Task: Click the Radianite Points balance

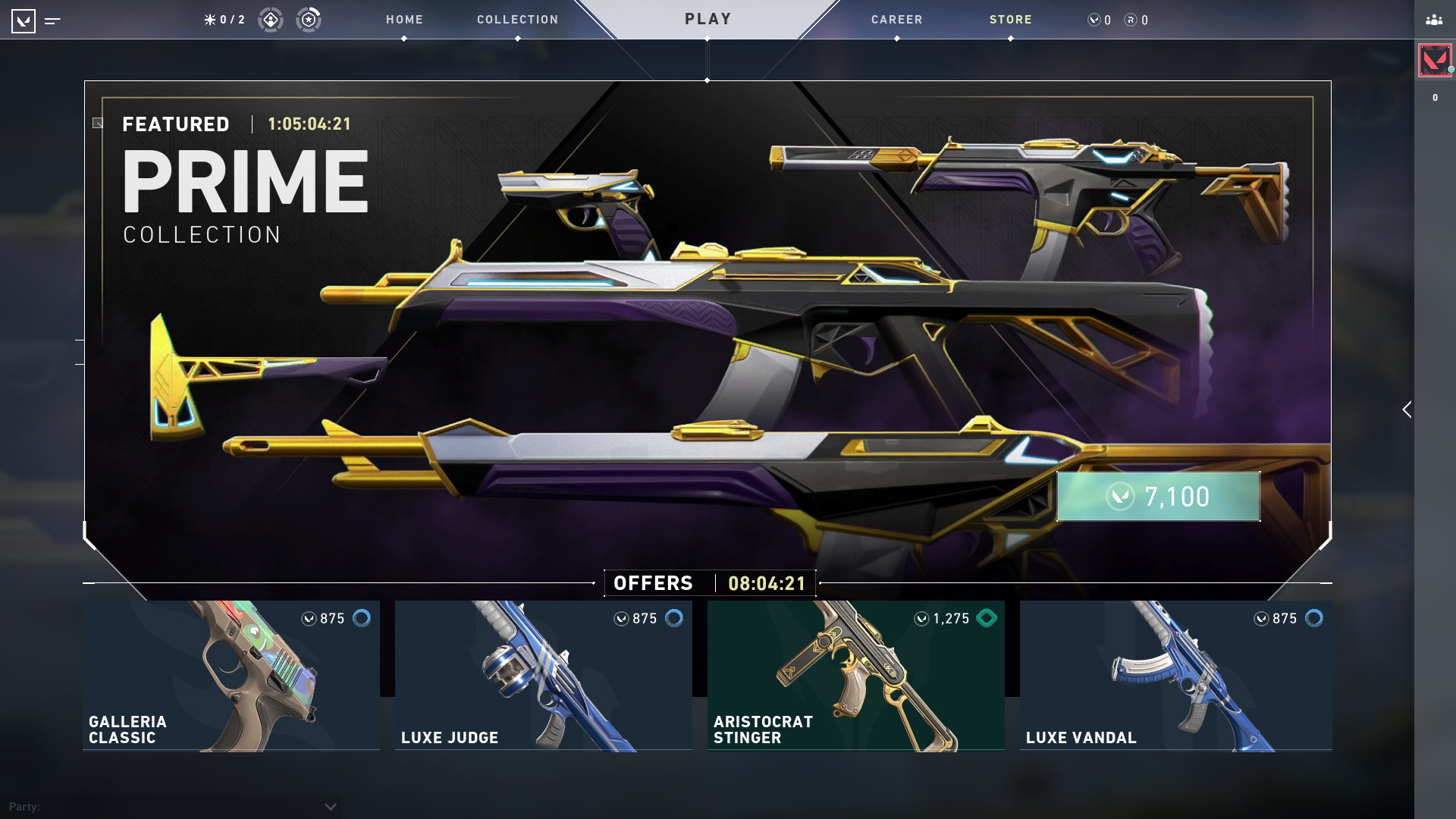Action: pos(1136,20)
